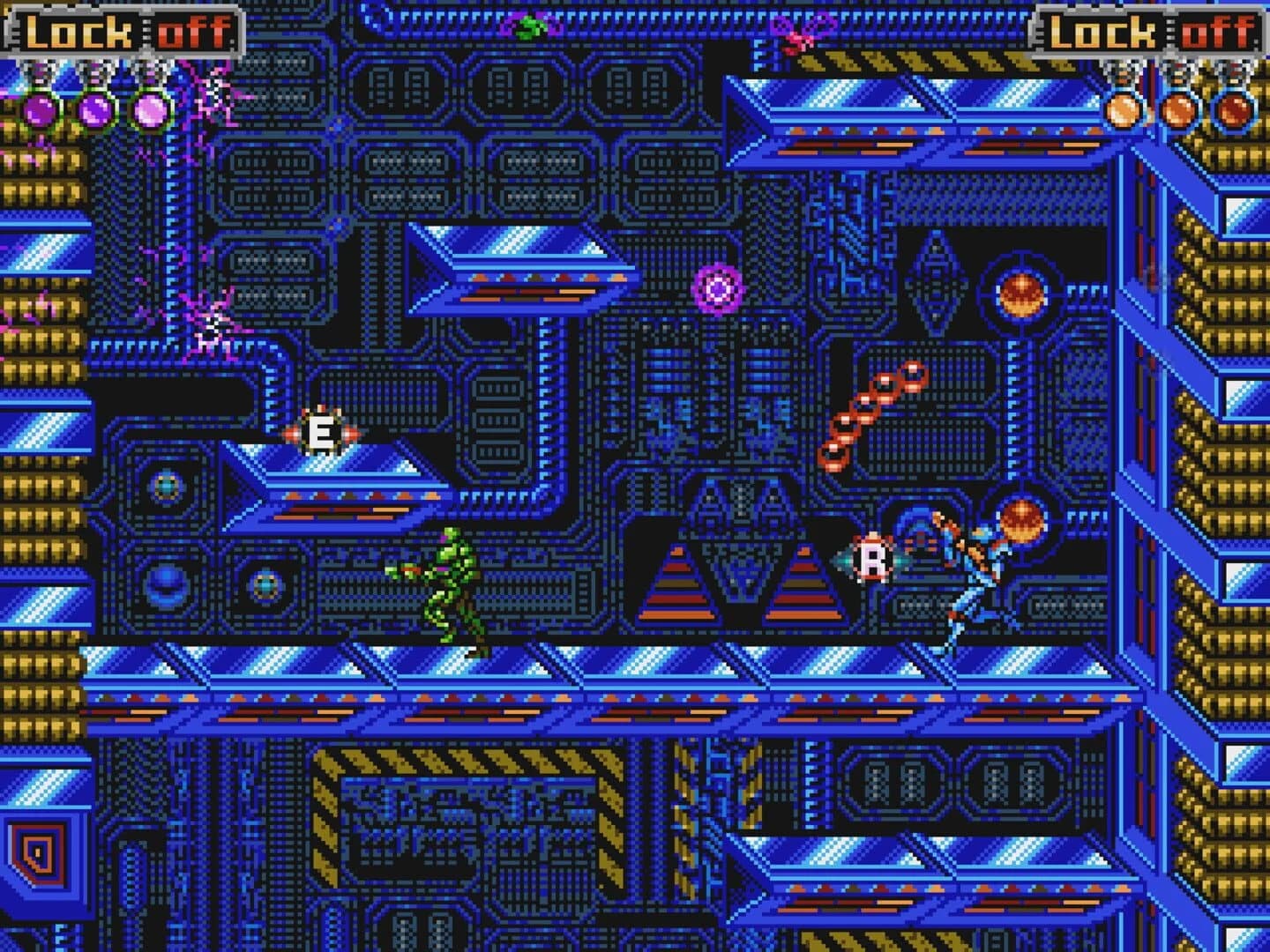Viewport: 1270px width, 952px height.
Task: Grab the R weapon capsule near the robot
Action: point(873,558)
